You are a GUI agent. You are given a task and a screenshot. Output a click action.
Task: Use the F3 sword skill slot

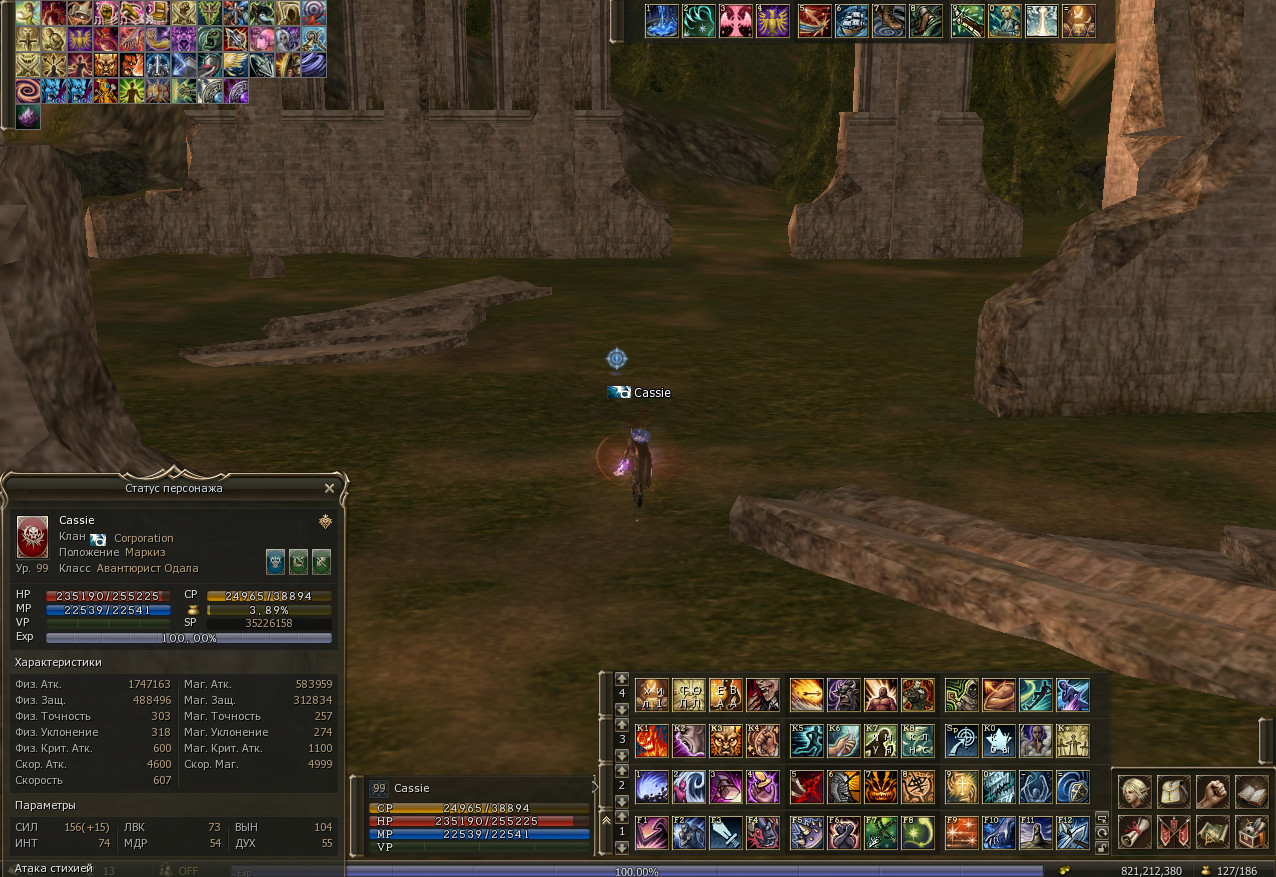tap(727, 833)
